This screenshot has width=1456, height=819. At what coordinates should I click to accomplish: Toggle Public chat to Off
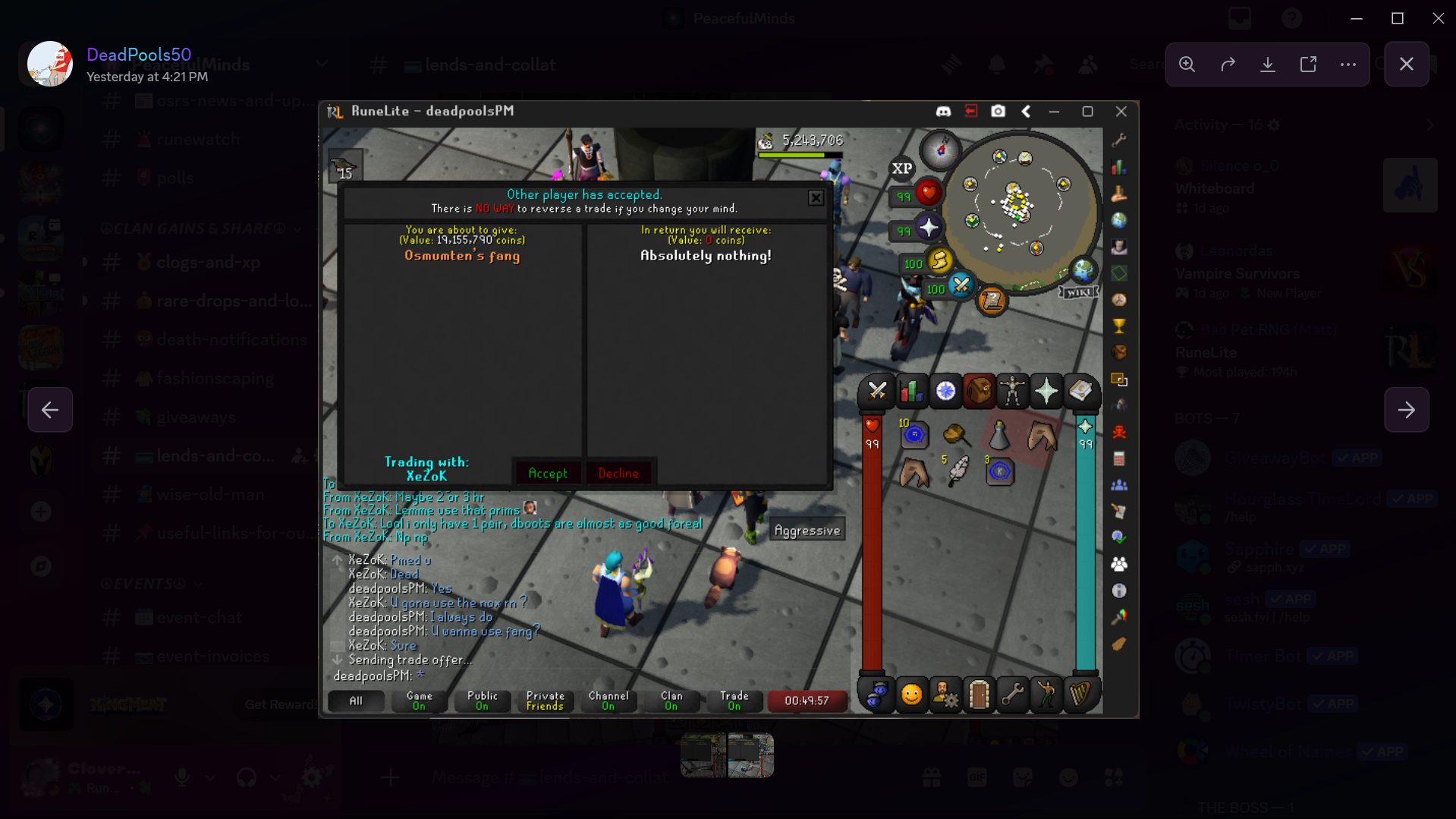(483, 701)
